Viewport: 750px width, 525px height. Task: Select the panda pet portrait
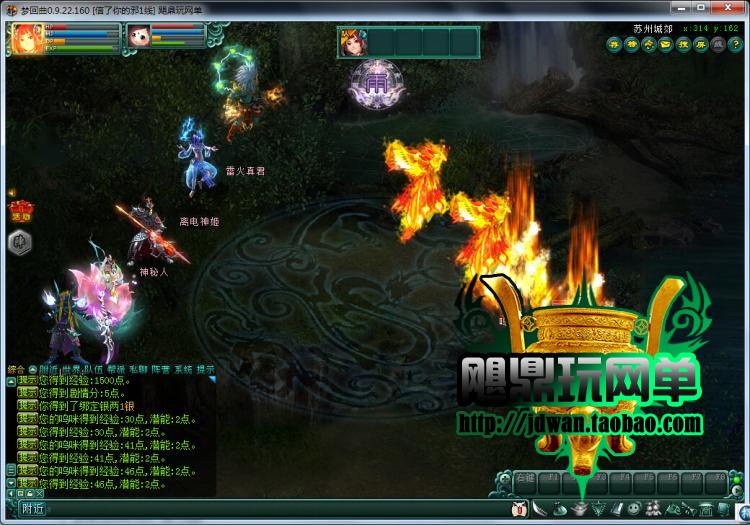coord(138,36)
